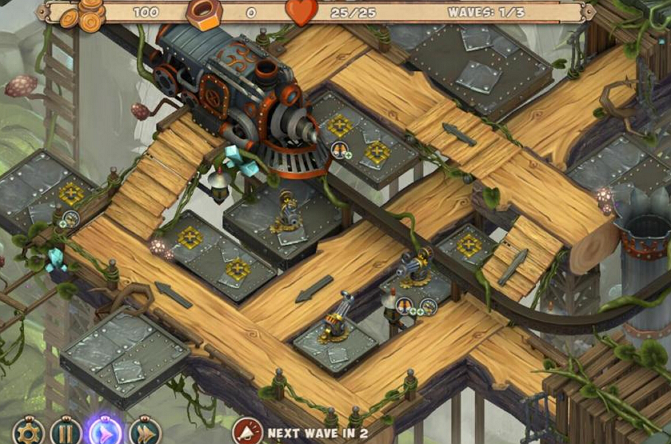The width and height of the screenshot is (671, 444).
Task: Pause the game
Action: click(65, 433)
